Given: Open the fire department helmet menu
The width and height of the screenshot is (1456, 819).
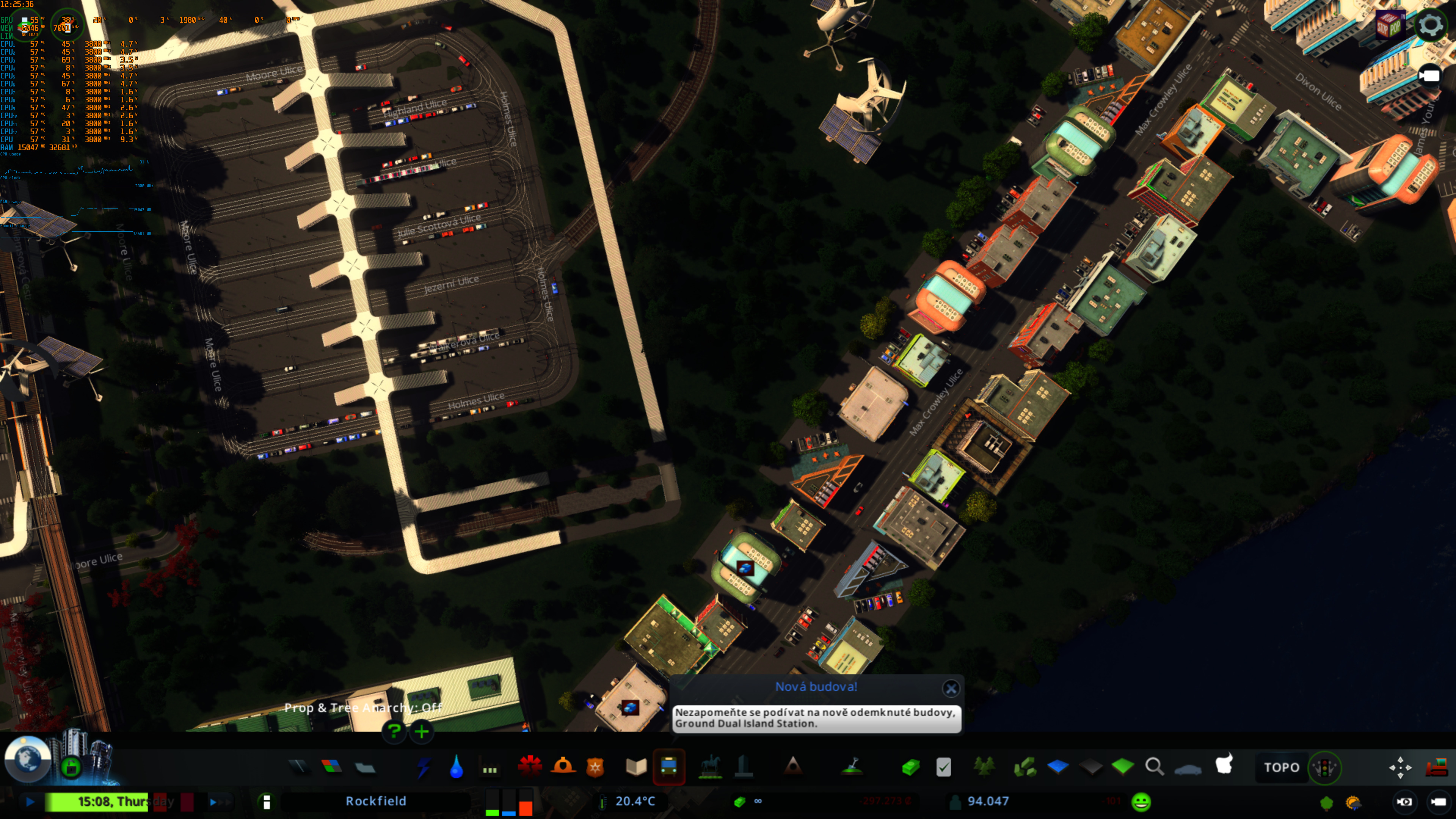Looking at the screenshot, I should [563, 767].
